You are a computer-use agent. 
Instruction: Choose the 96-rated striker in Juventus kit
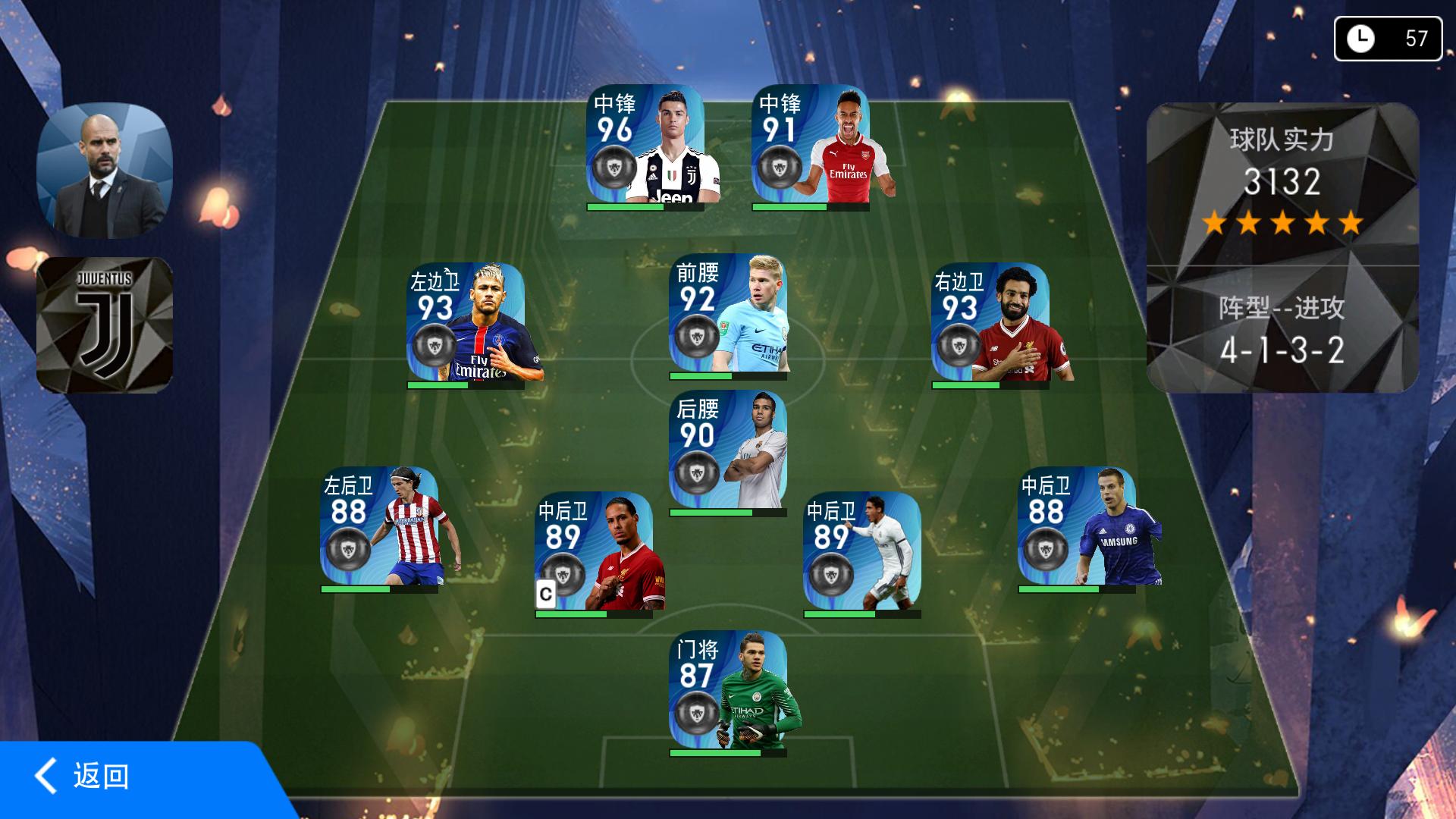(x=645, y=144)
